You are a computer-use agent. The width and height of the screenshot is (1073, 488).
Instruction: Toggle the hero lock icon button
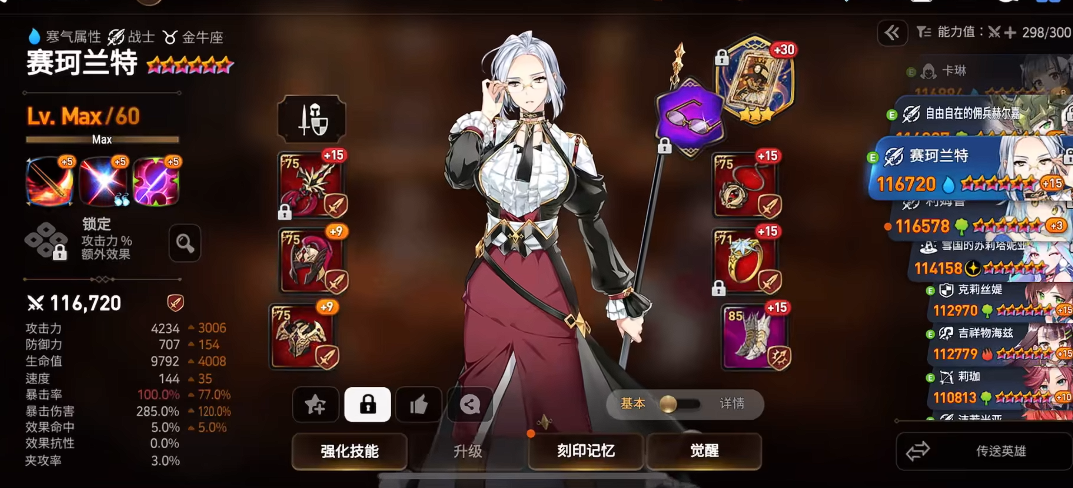coord(367,404)
